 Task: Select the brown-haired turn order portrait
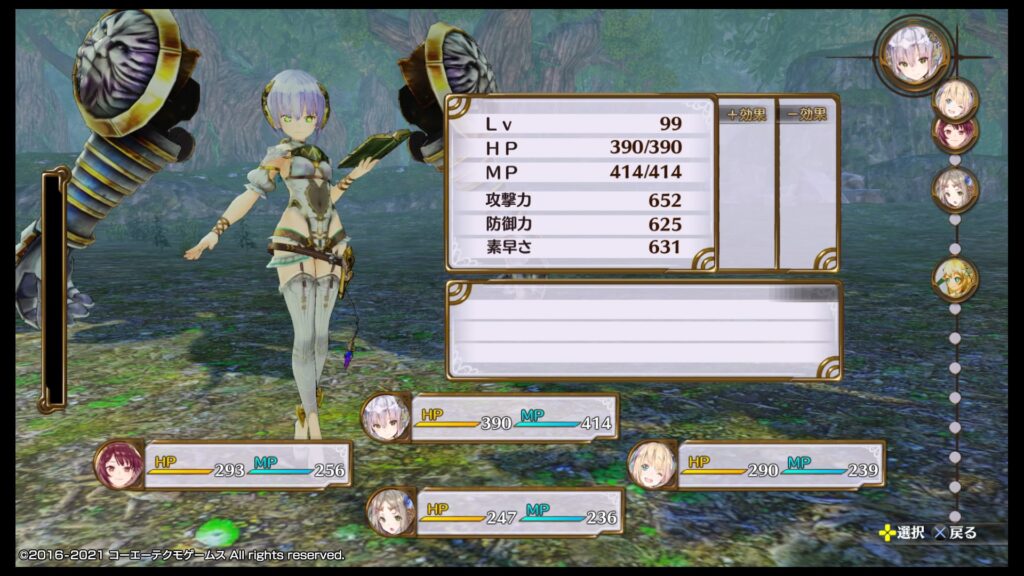tap(955, 189)
